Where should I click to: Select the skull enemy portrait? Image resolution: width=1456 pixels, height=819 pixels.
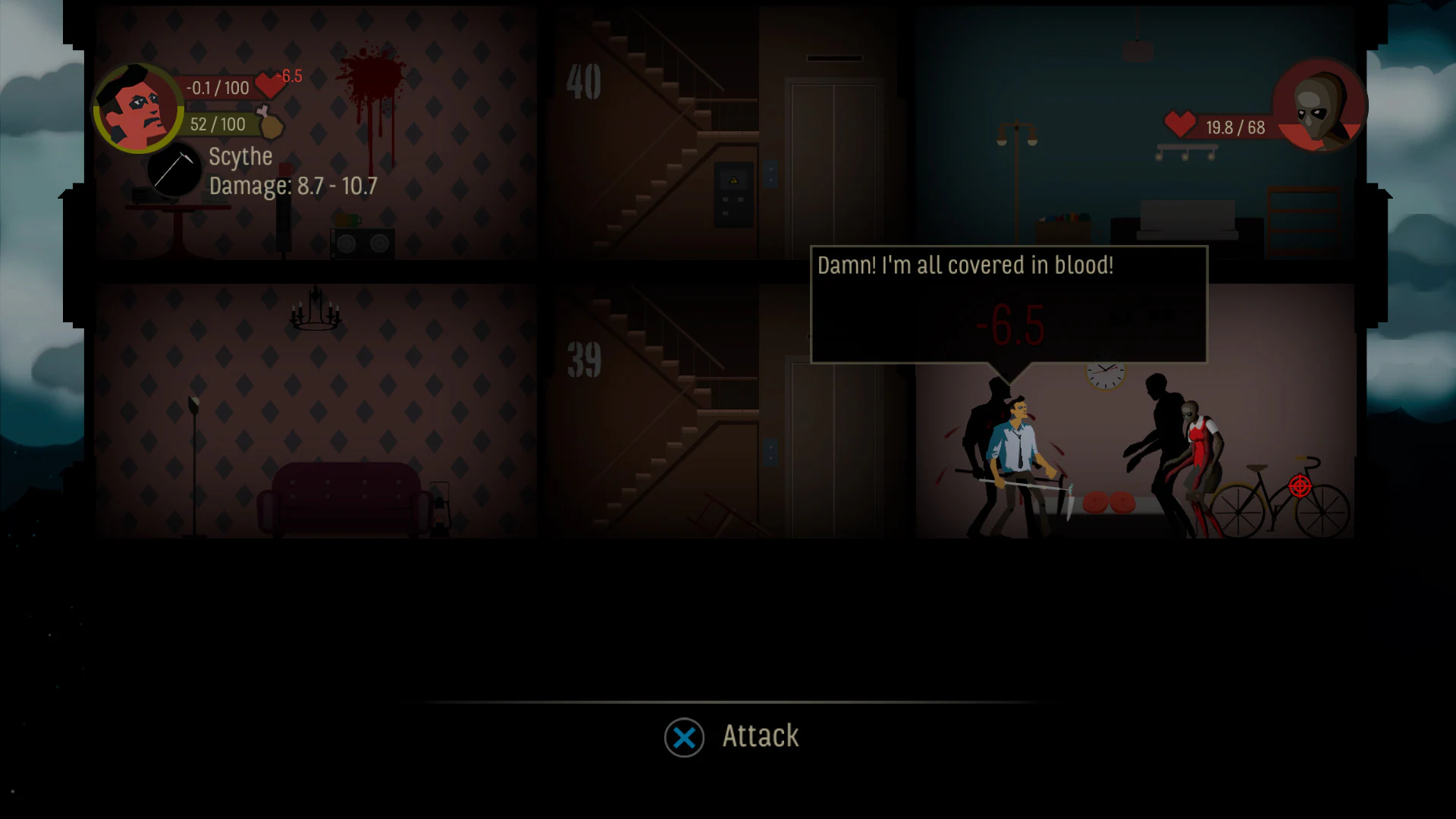tap(1318, 106)
